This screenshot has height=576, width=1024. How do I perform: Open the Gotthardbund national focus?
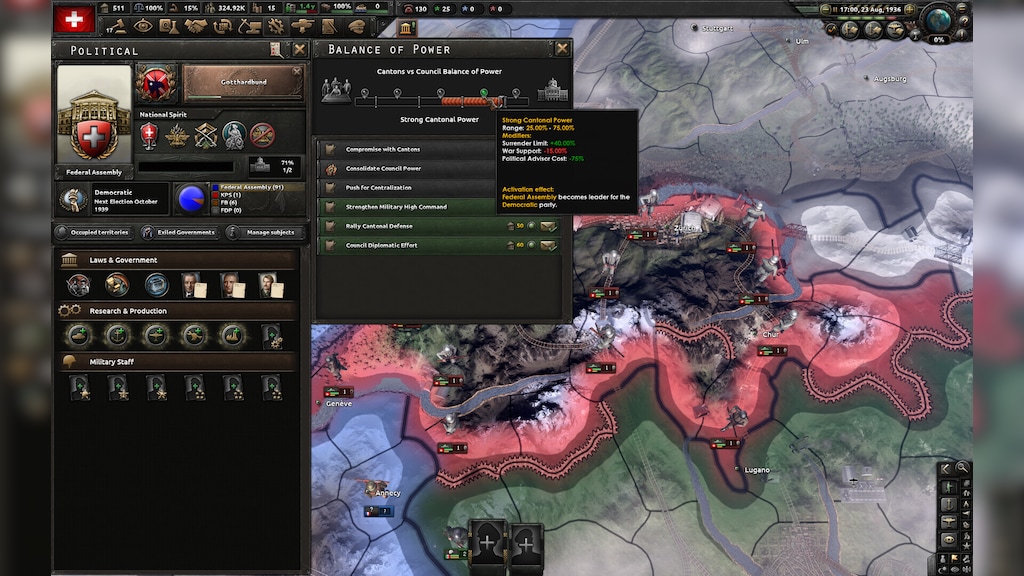point(243,83)
